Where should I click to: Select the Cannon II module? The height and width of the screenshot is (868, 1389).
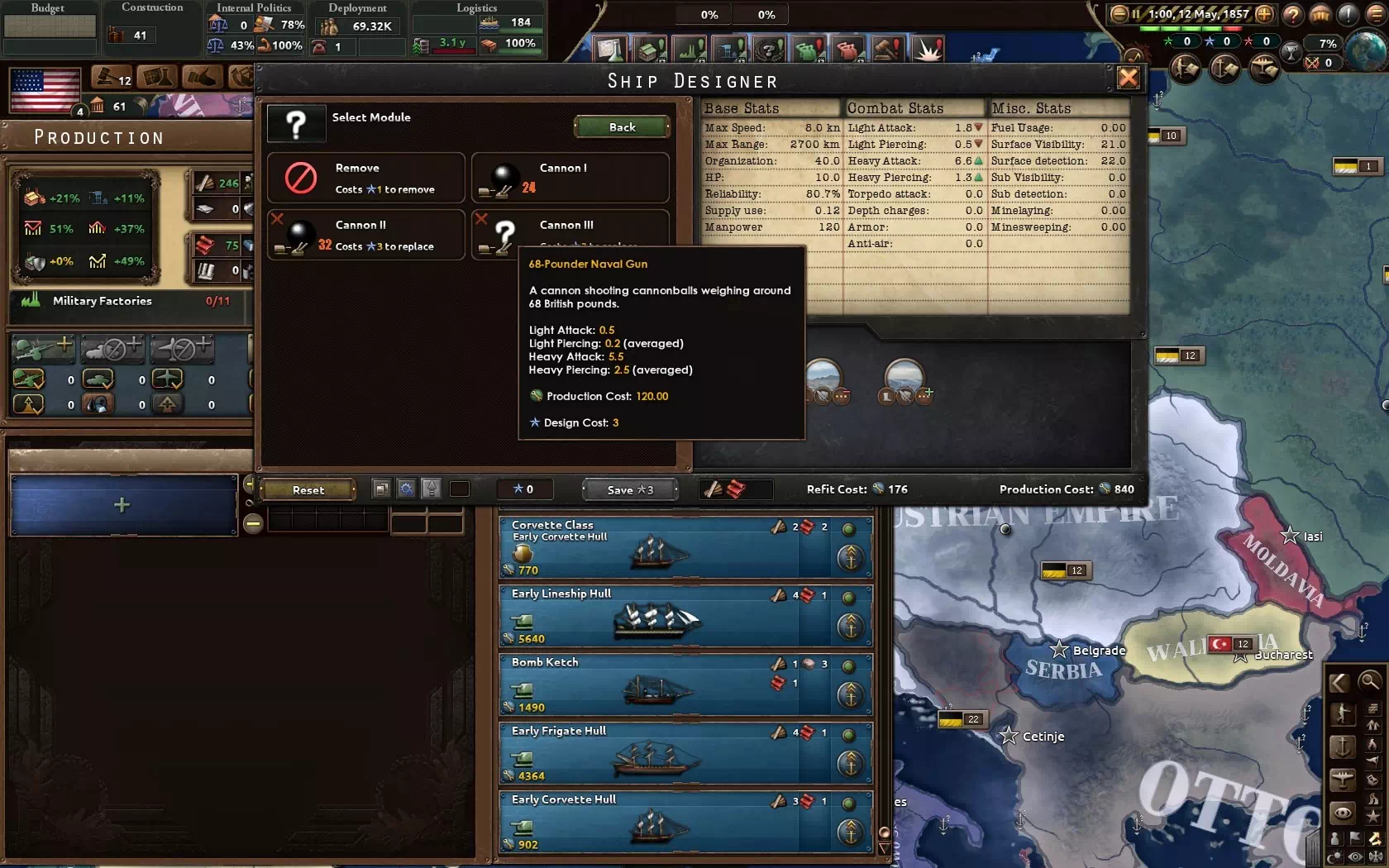click(365, 235)
